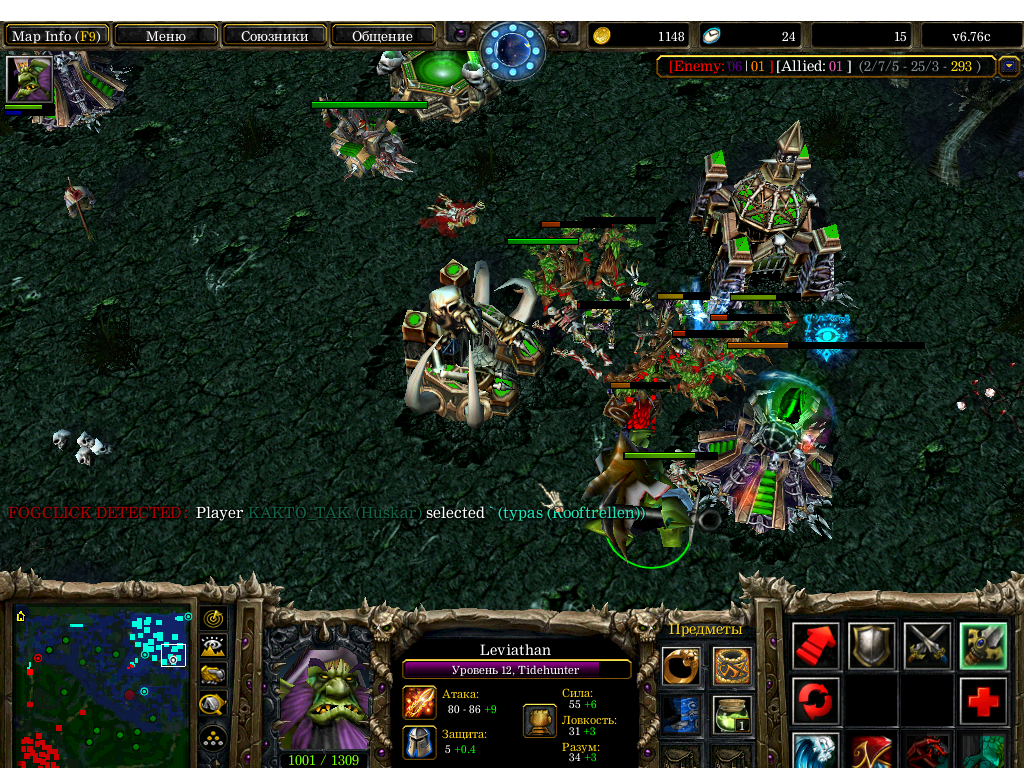
Task: Open the Союзники allies menu
Action: tap(274, 36)
